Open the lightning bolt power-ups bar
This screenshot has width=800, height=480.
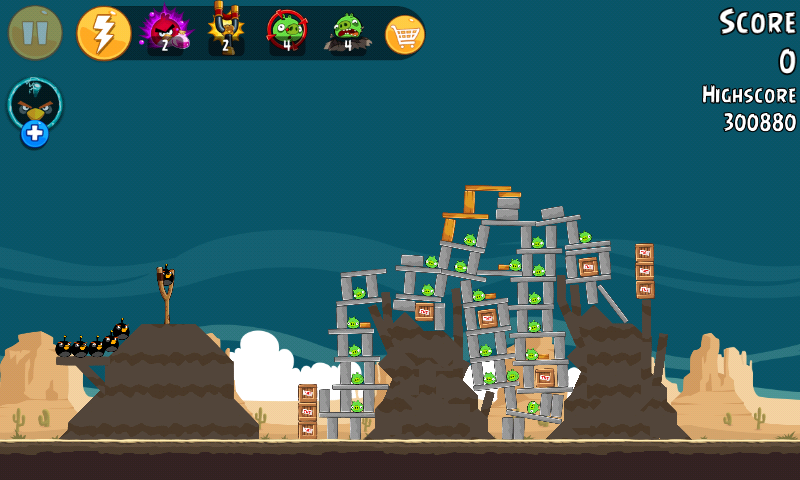(103, 32)
